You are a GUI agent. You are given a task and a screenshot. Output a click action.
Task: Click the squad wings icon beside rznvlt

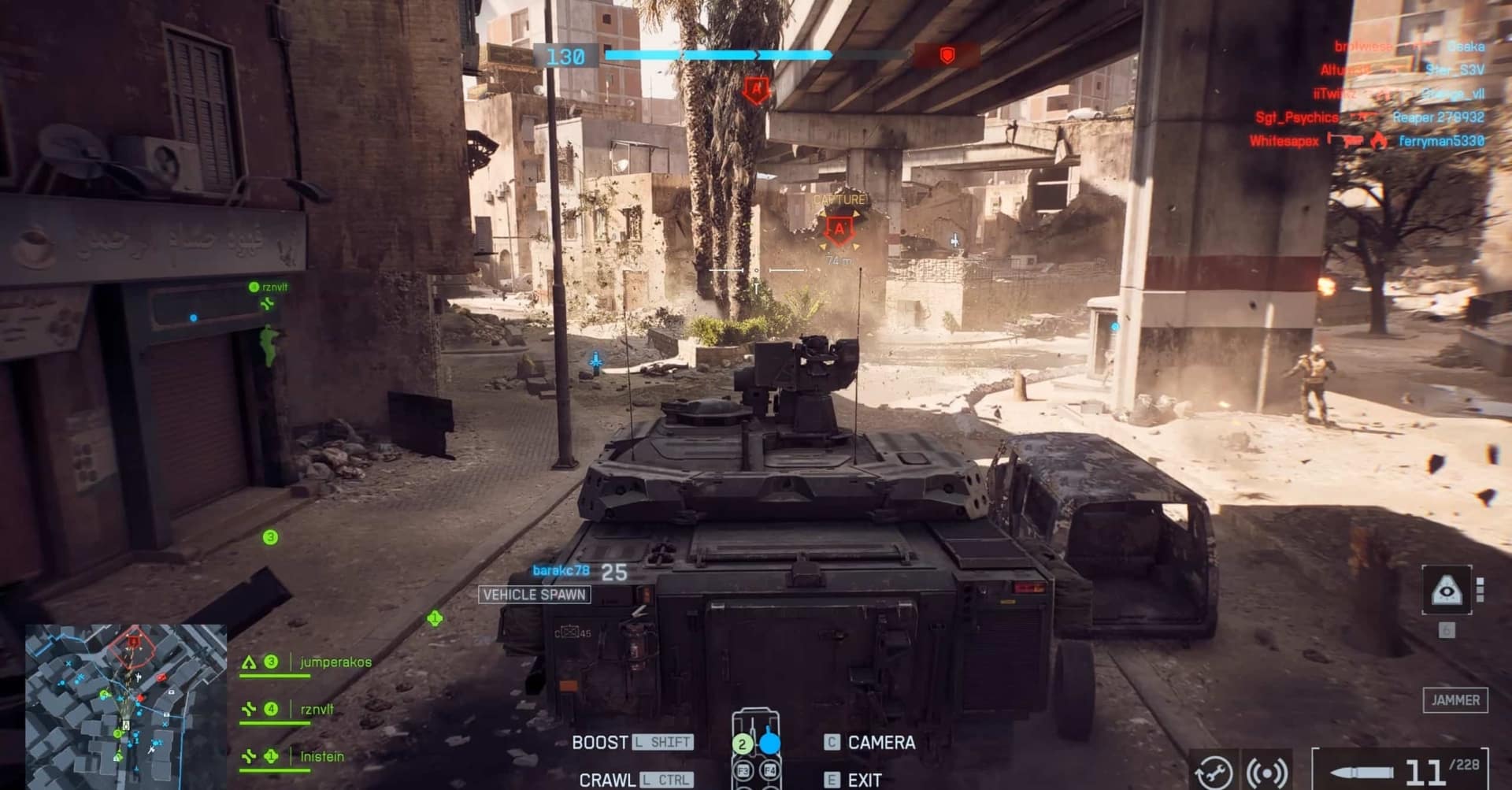[247, 709]
